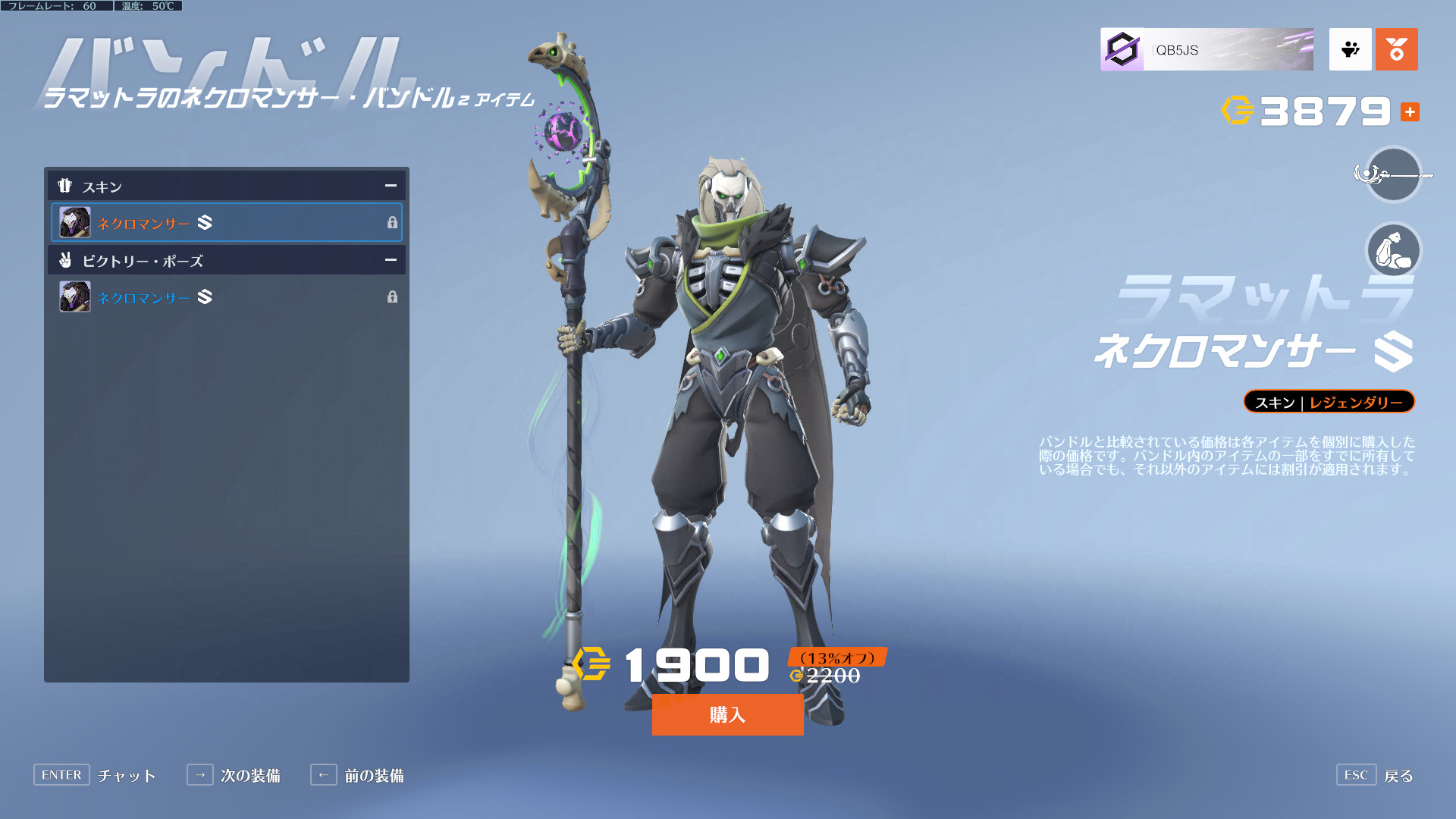Collapse the スキン category header
The width and height of the screenshot is (1456, 819).
click(x=391, y=186)
